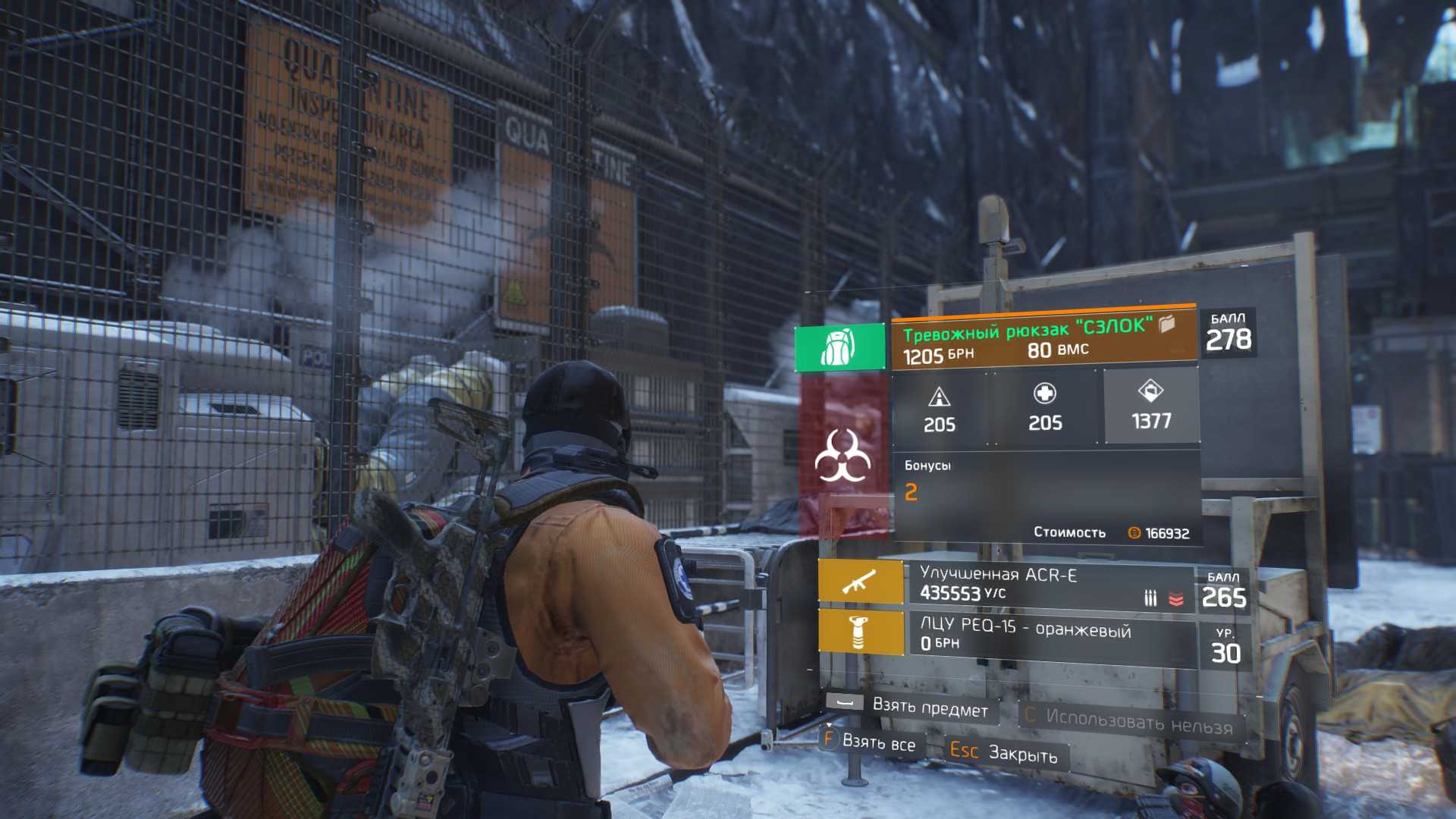The width and height of the screenshot is (1456, 819).
Task: Select the ЛЦУ PEQ-15 оранжевый mod row
Action: (1050, 635)
